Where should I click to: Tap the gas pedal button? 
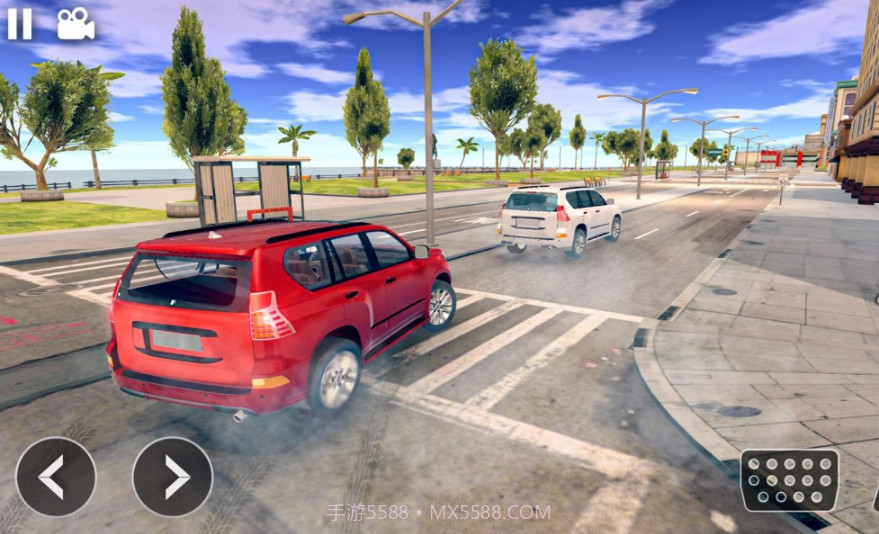(x=789, y=479)
